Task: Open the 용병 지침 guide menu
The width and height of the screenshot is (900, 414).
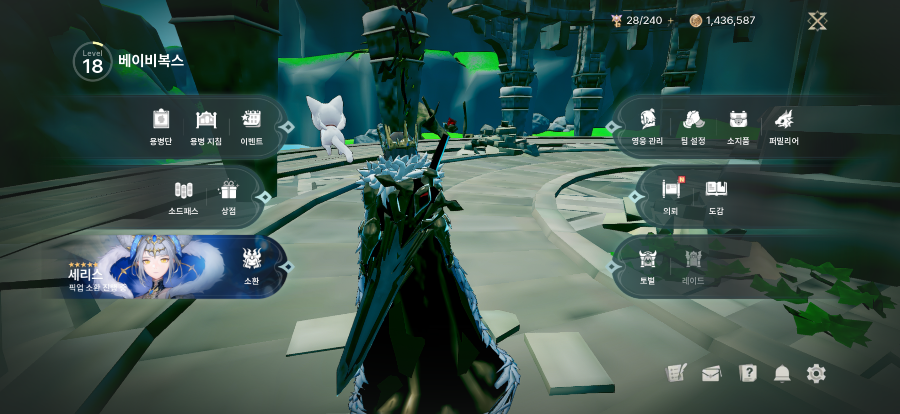Action: 206,126
